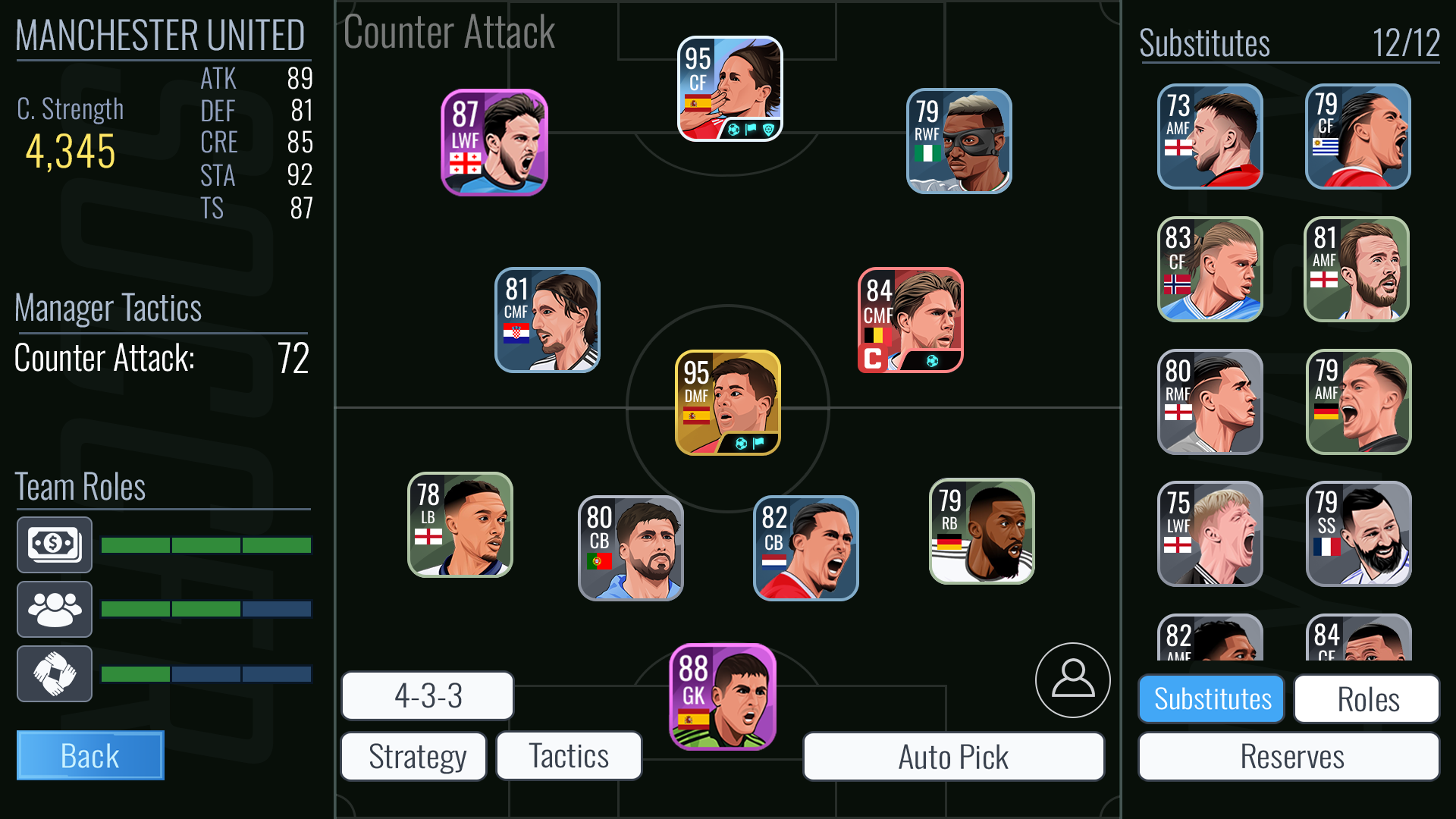Switch to the Roles tab
The height and width of the screenshot is (819, 1456).
1367,698
